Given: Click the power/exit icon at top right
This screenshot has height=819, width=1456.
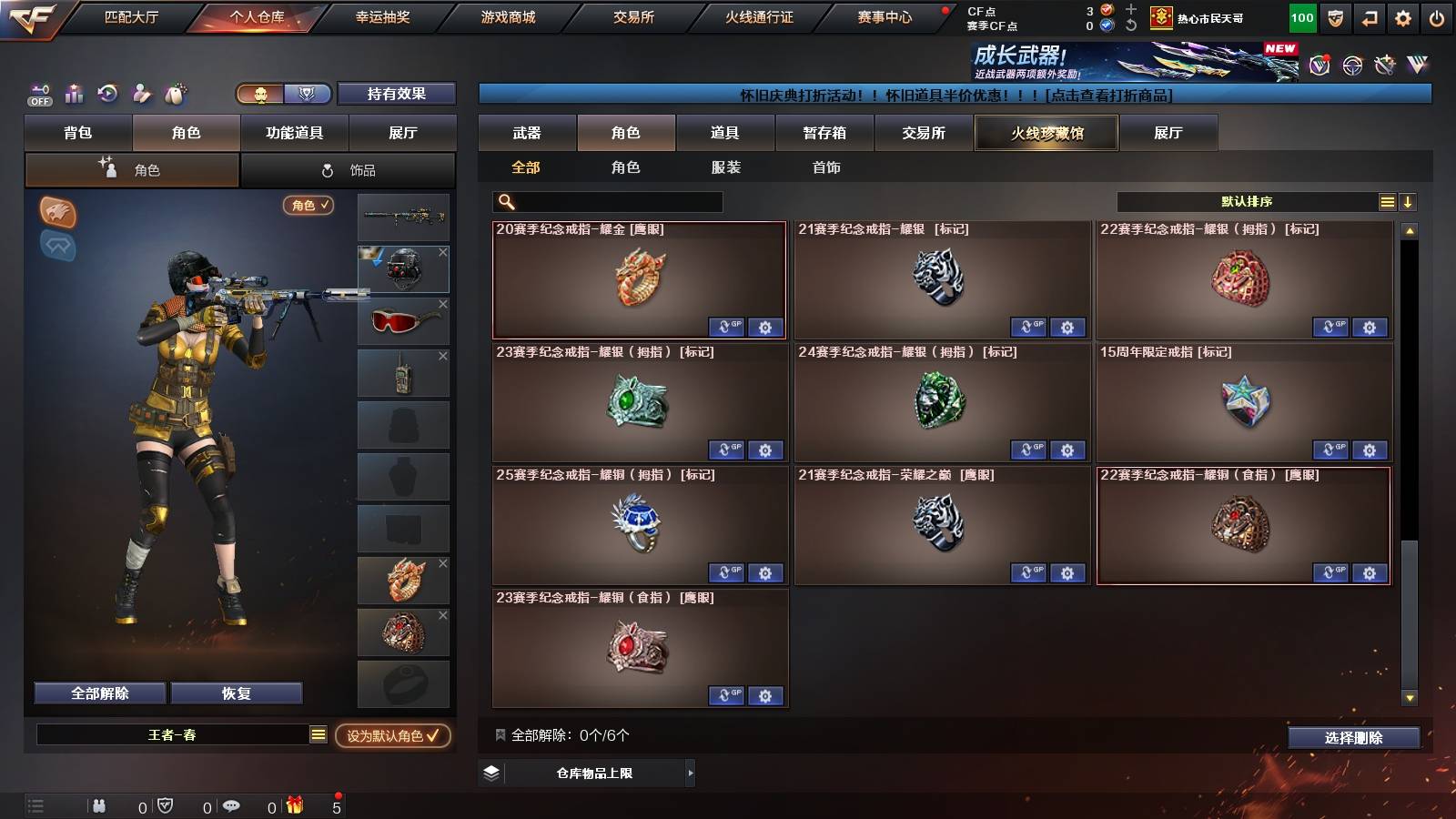Looking at the screenshot, I should [1436, 17].
